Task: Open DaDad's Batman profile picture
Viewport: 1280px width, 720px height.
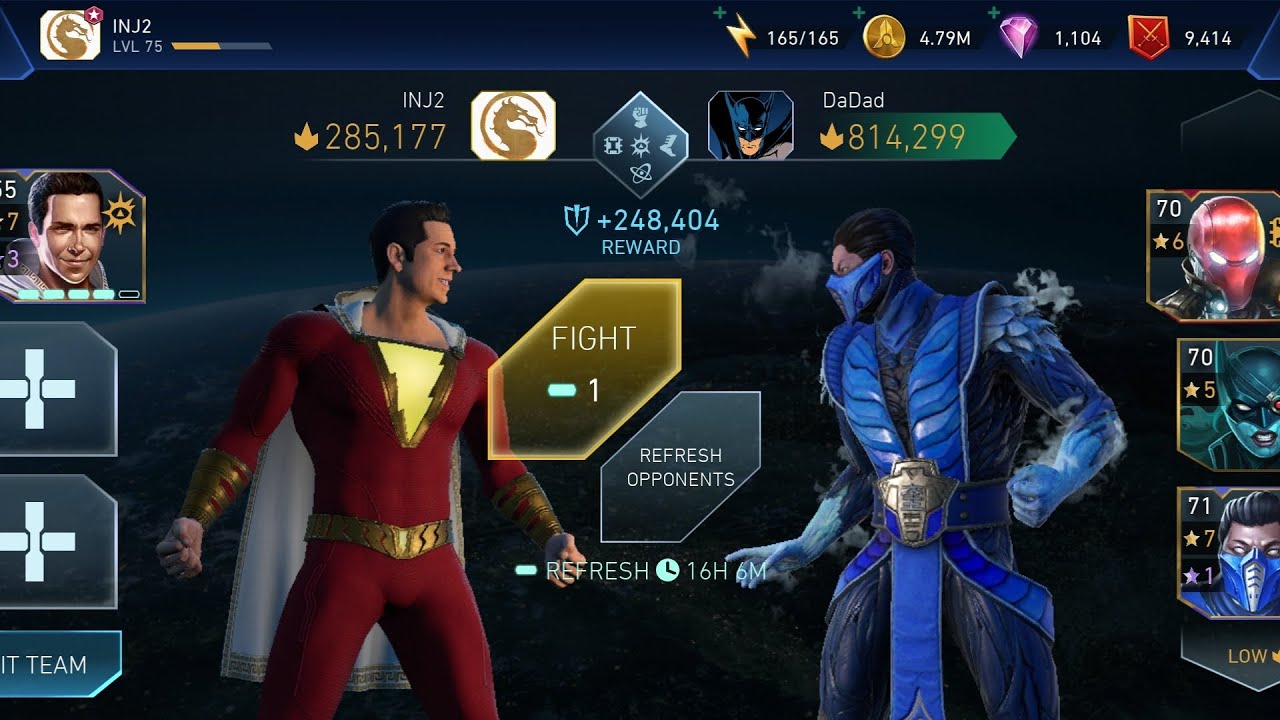Action: point(750,126)
